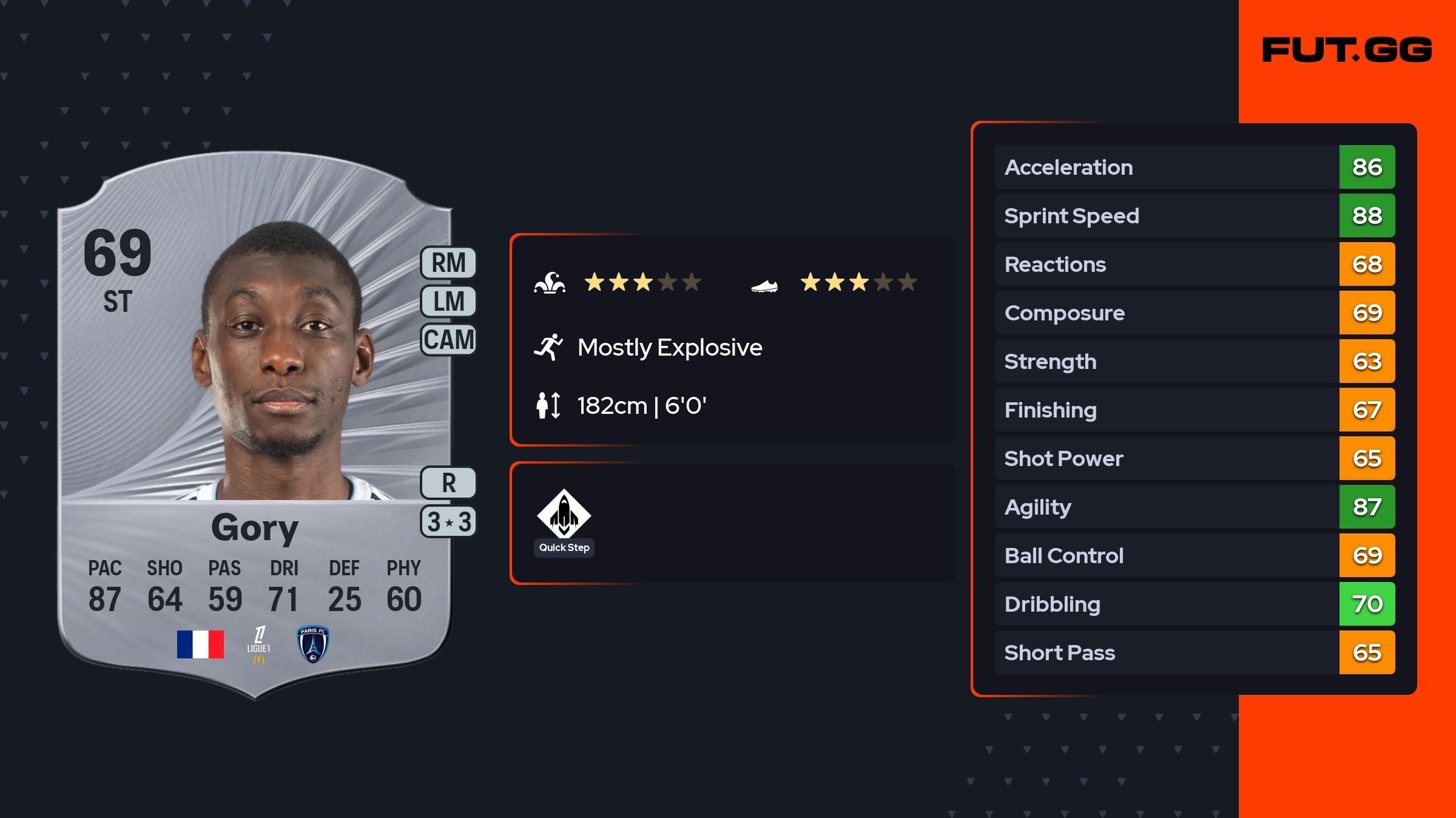
Task: Click the Mostly Explosive acceleration type
Action: [669, 348]
